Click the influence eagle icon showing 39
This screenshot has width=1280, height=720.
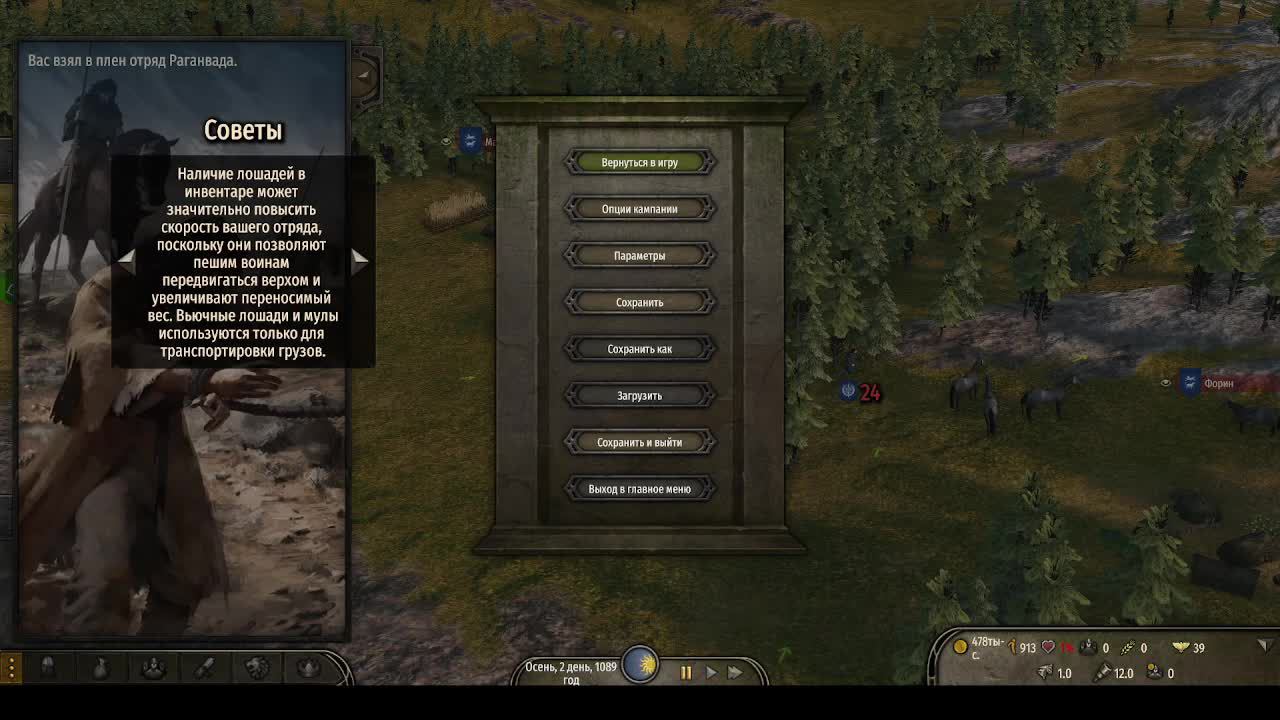(x=1180, y=647)
